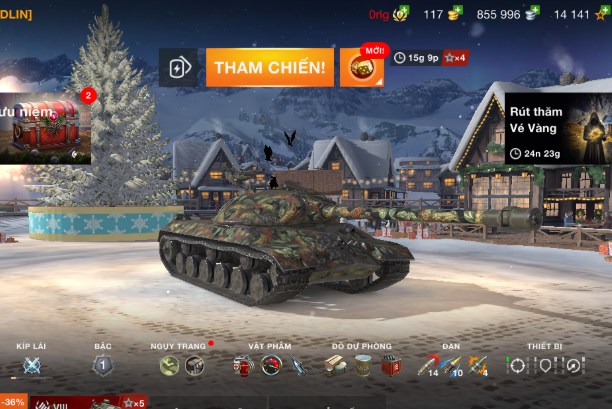Start a battle with THAM CHIẾN!
Viewport: 612px width, 409px height.
(270, 67)
